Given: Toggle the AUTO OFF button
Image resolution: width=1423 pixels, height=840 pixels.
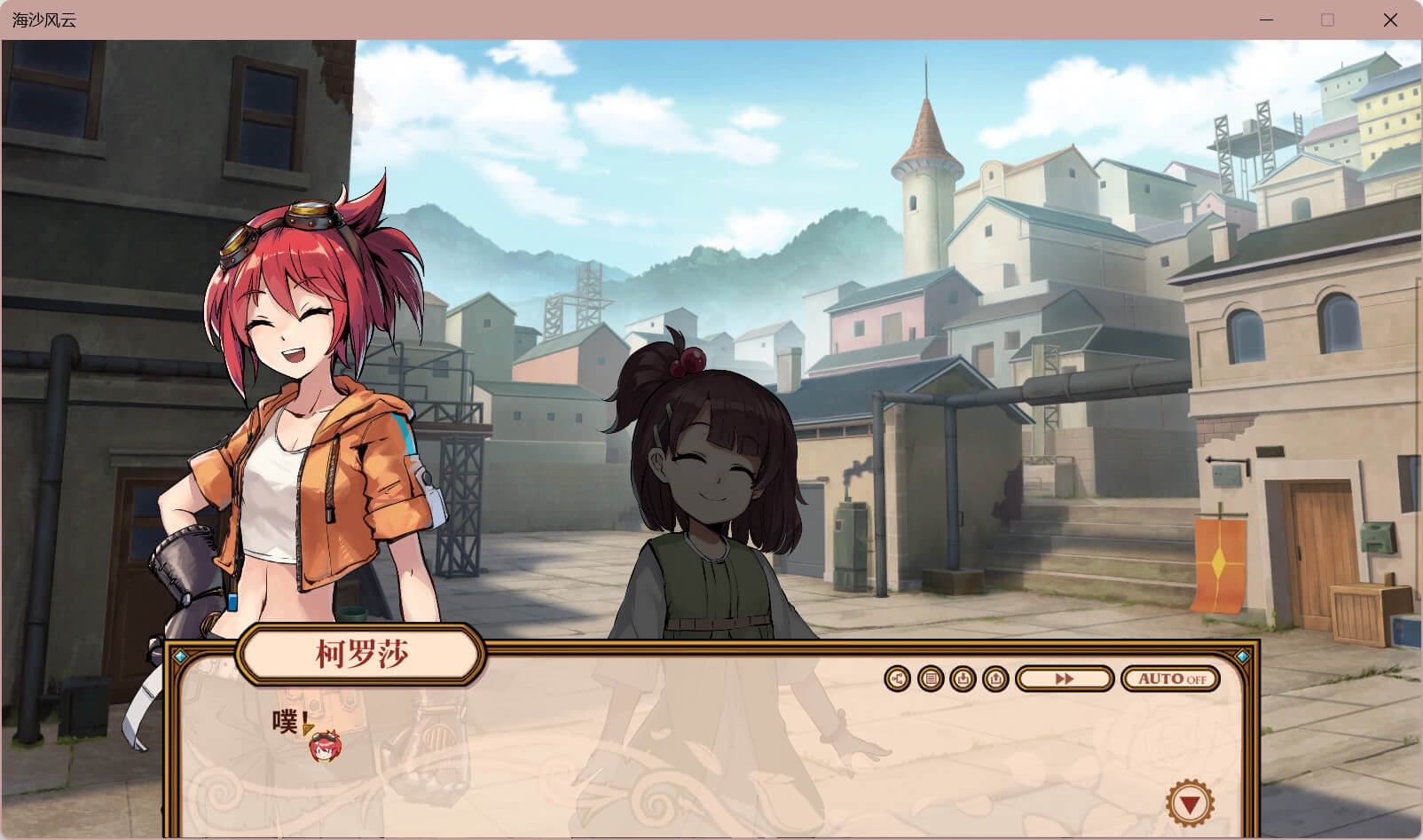Looking at the screenshot, I should click(1171, 679).
